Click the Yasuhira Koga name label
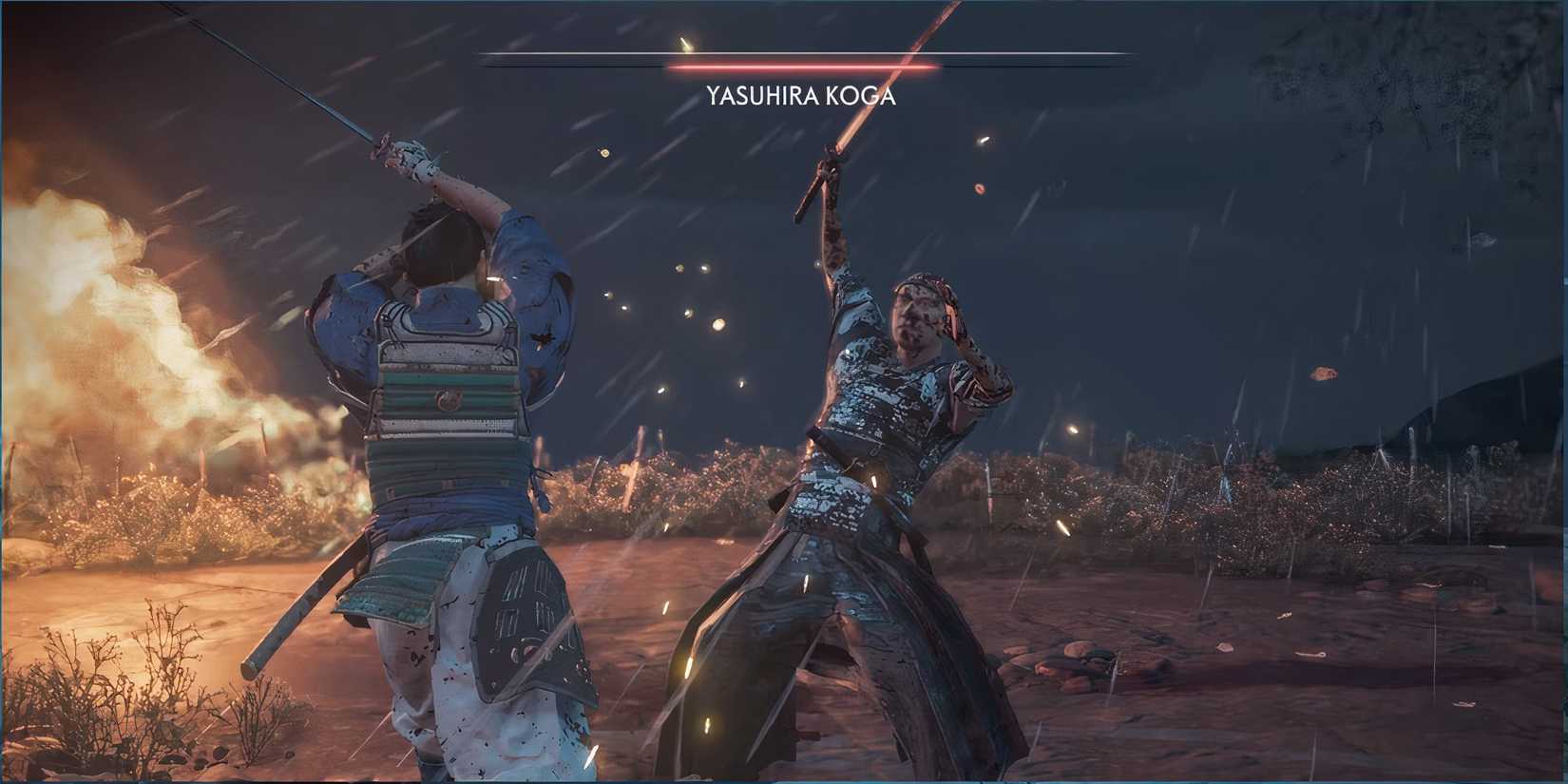Screen dimensions: 1568x784 (x=801, y=95)
